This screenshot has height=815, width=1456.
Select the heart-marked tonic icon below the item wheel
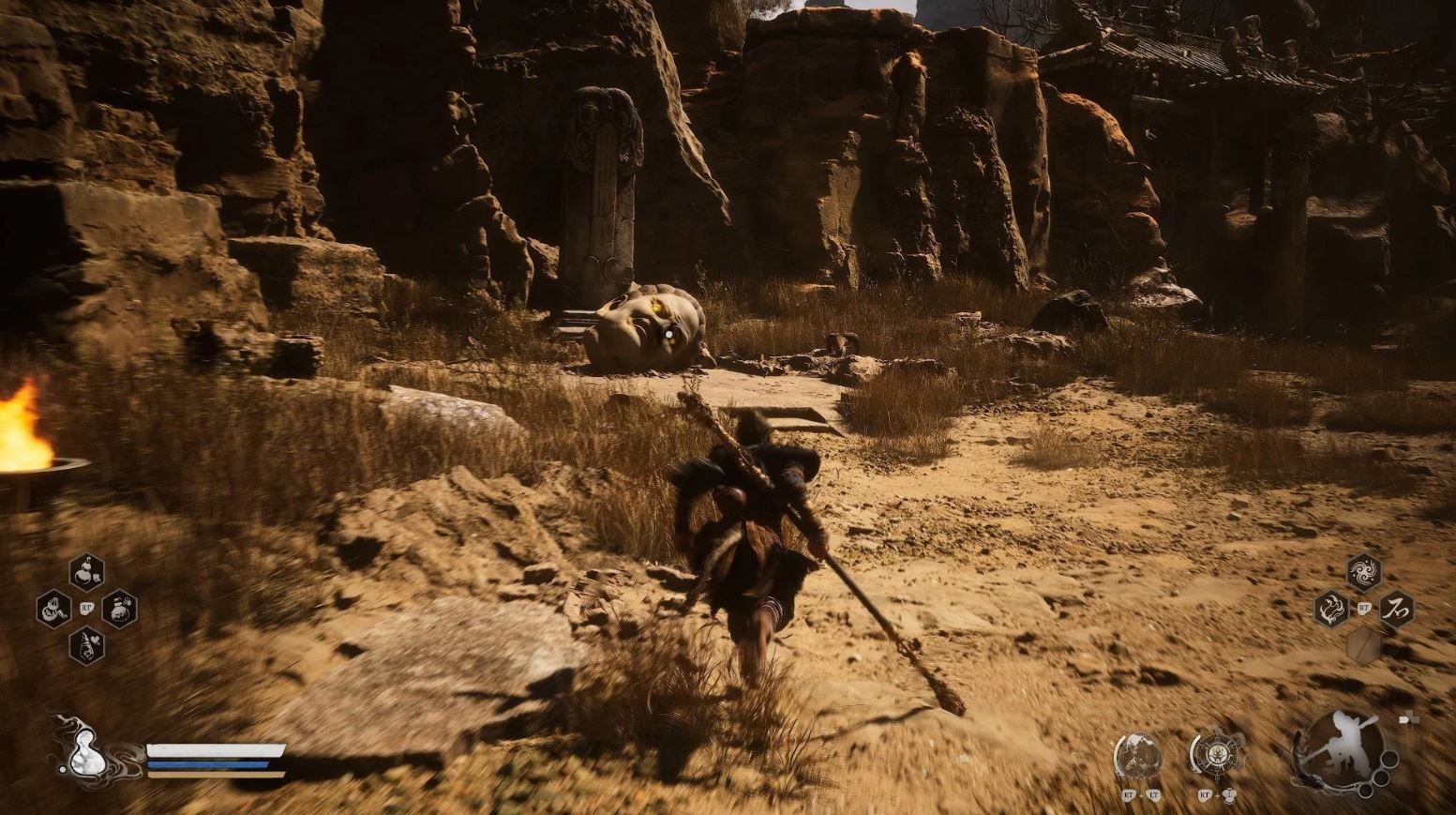(87, 647)
